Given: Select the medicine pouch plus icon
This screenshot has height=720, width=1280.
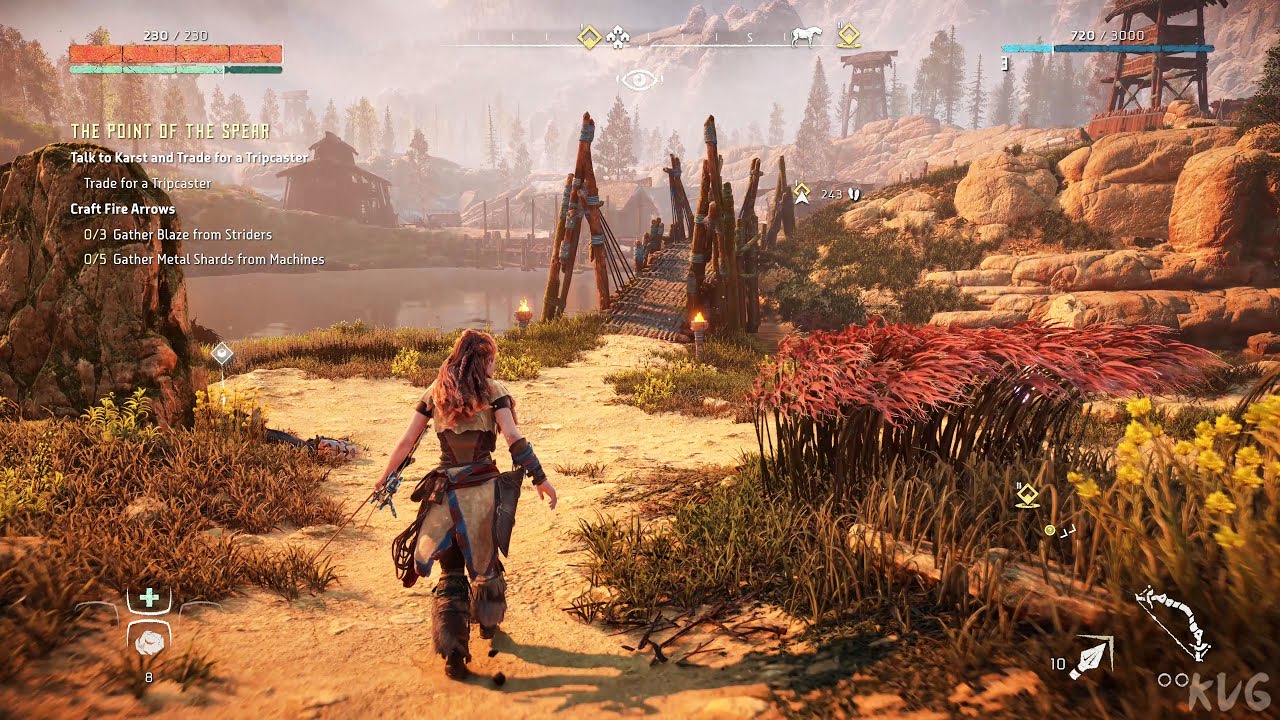Looking at the screenshot, I should tap(149, 598).
